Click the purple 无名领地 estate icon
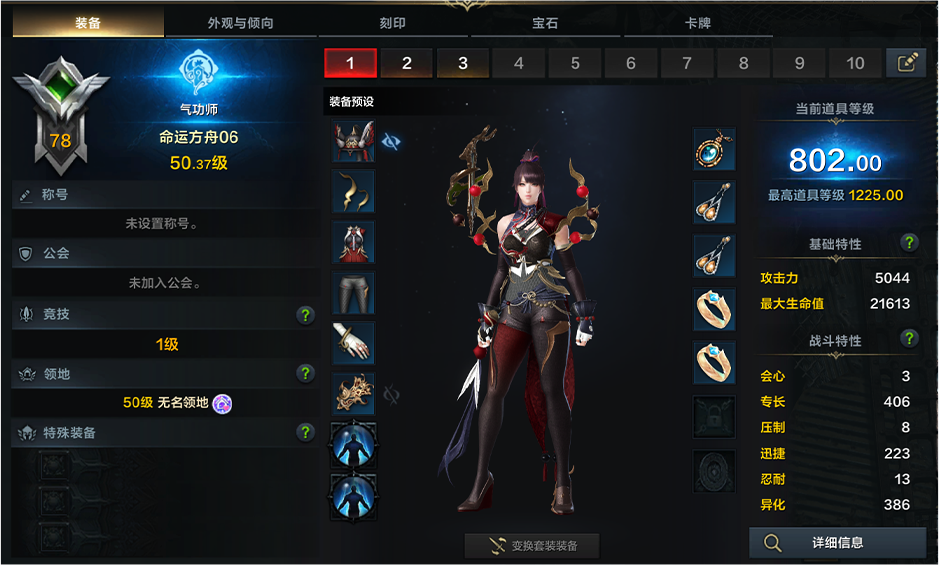 [x=223, y=403]
